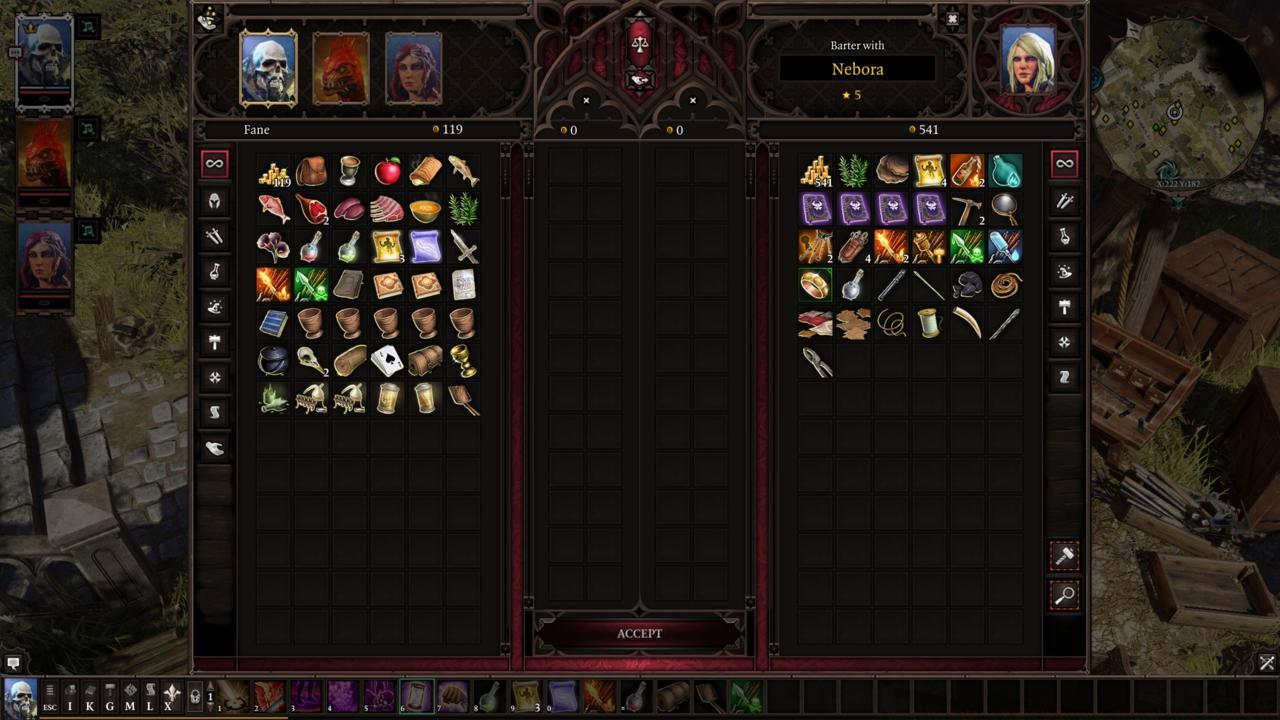
Task: Select the repair hammer tool near bottom right
Action: point(1064,557)
